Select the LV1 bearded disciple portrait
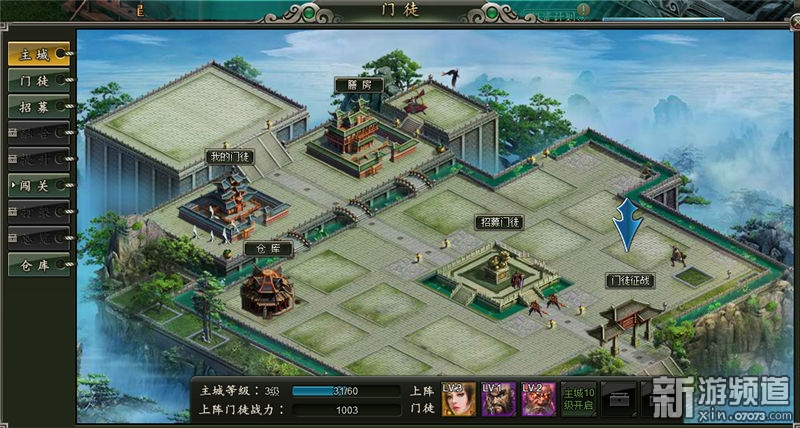This screenshot has width=800, height=428. tap(499, 398)
